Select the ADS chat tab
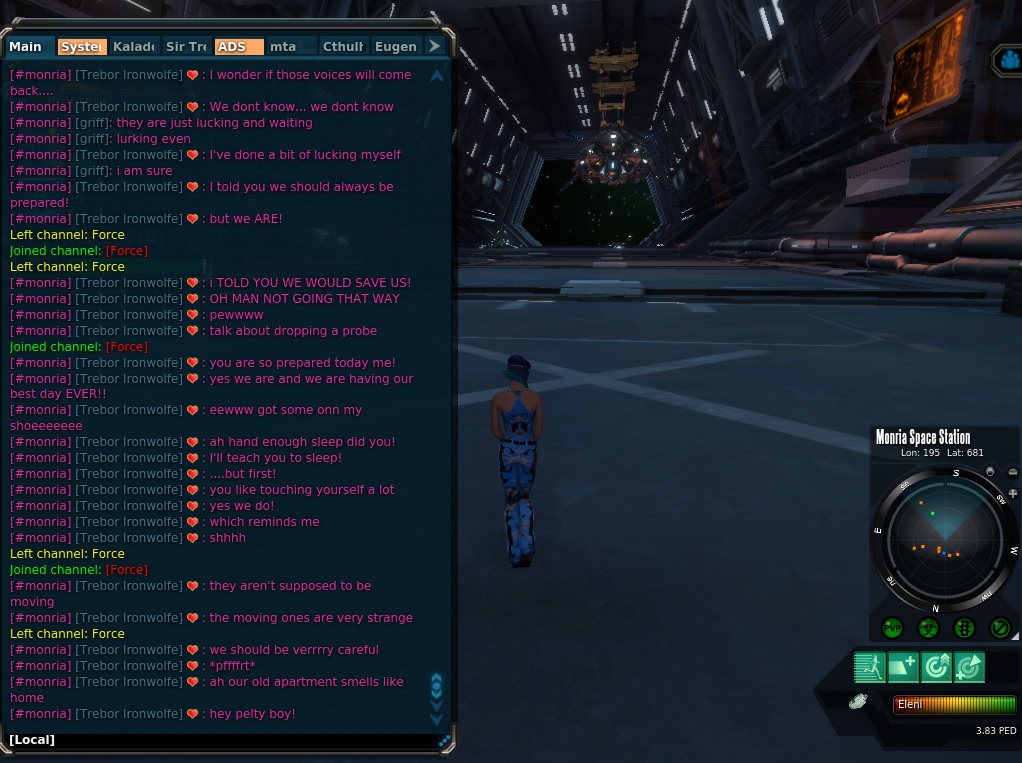The height and width of the screenshot is (763, 1022). [238, 47]
